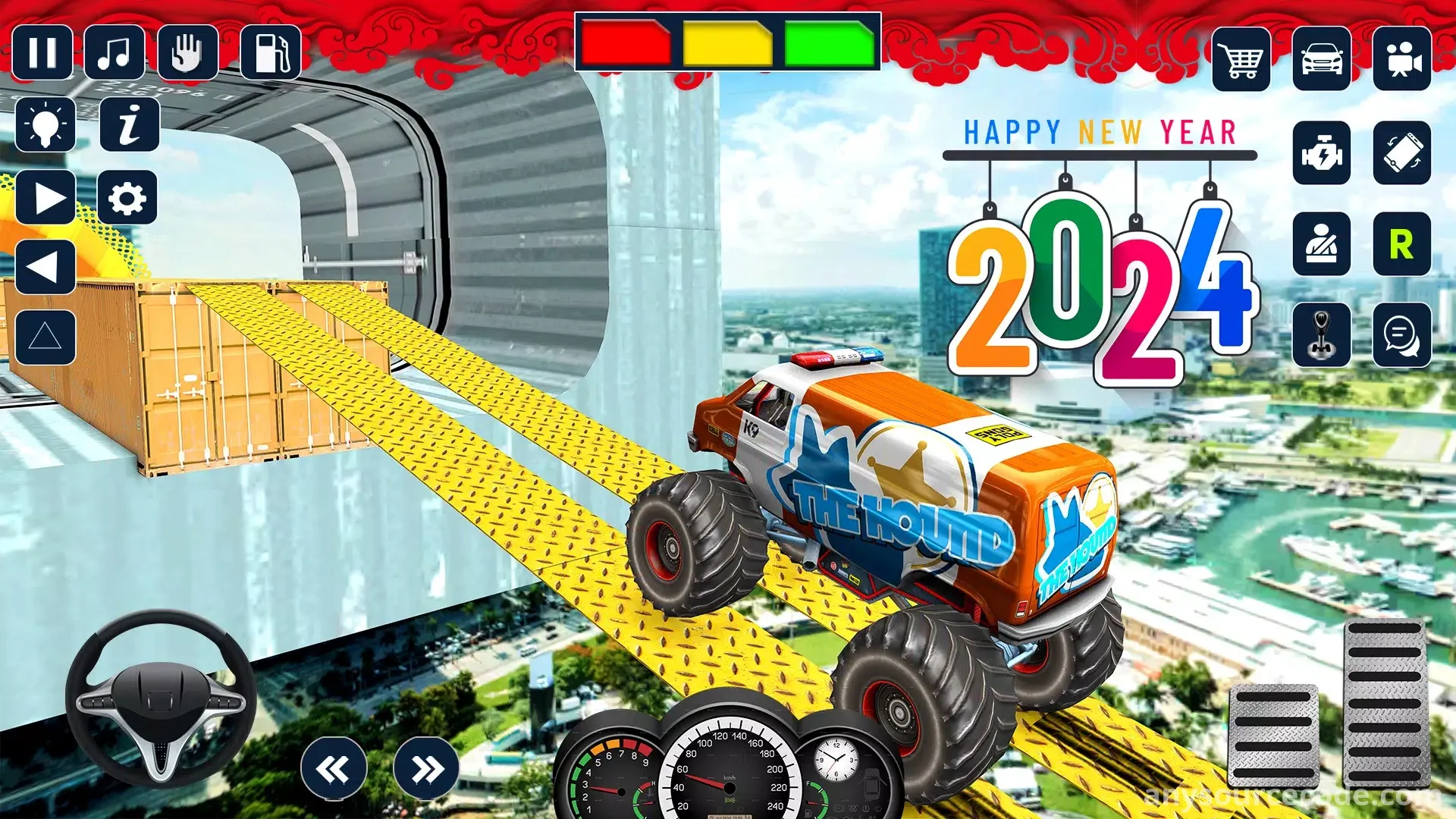Tap the seatbelt driver button

(1322, 244)
